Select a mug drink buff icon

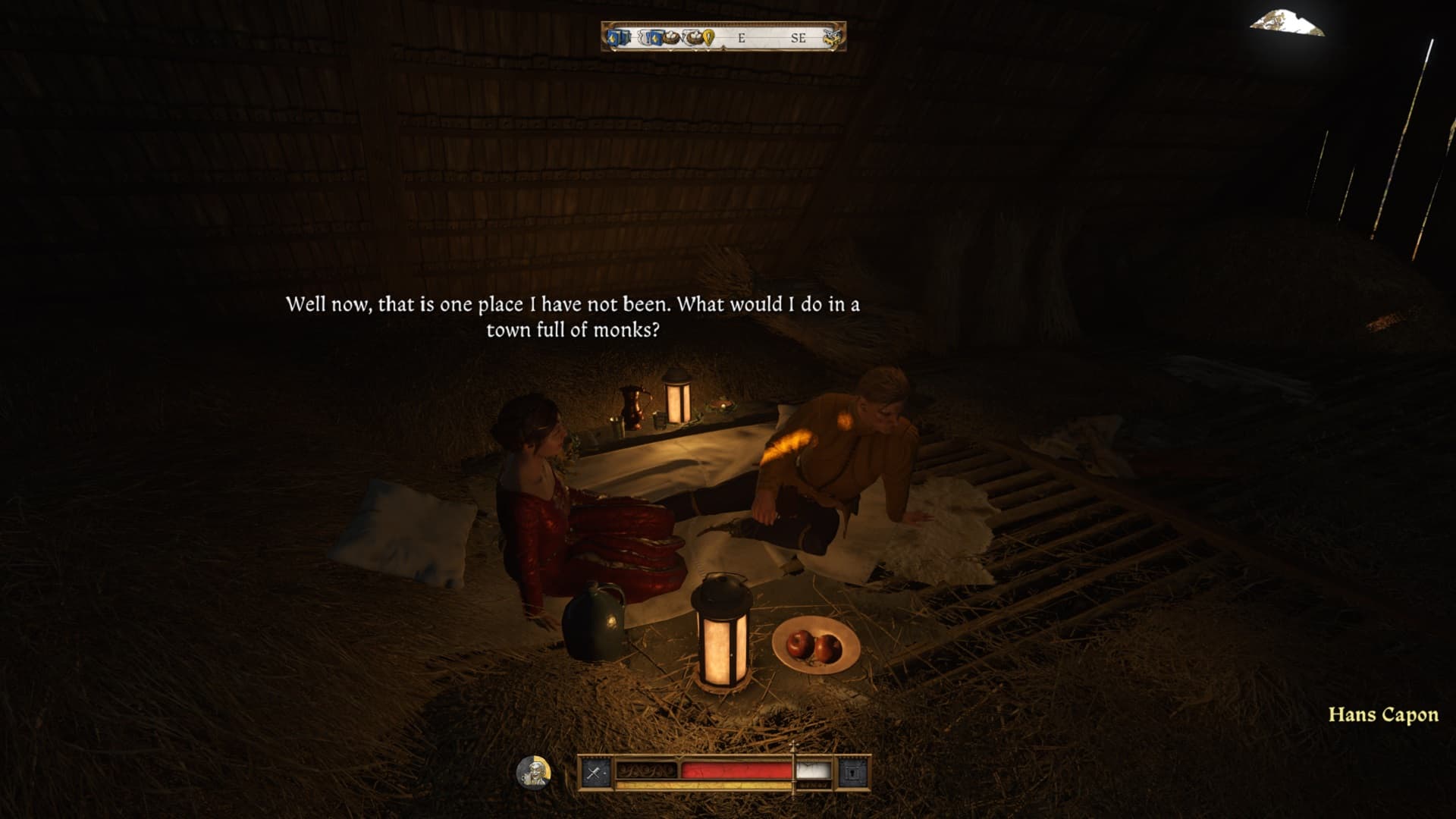(x=643, y=36)
